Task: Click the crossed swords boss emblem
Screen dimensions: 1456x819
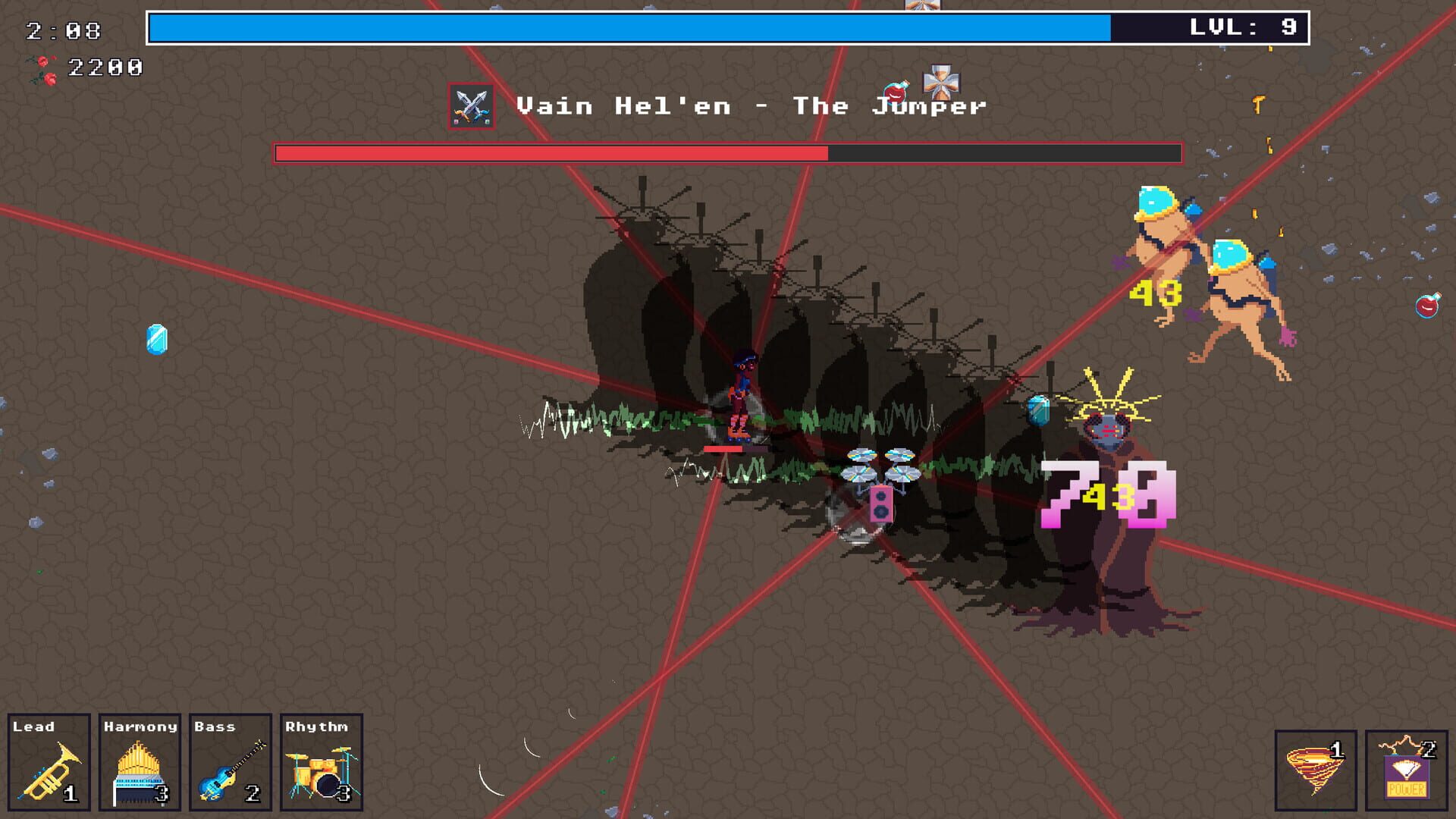Action: [x=472, y=103]
